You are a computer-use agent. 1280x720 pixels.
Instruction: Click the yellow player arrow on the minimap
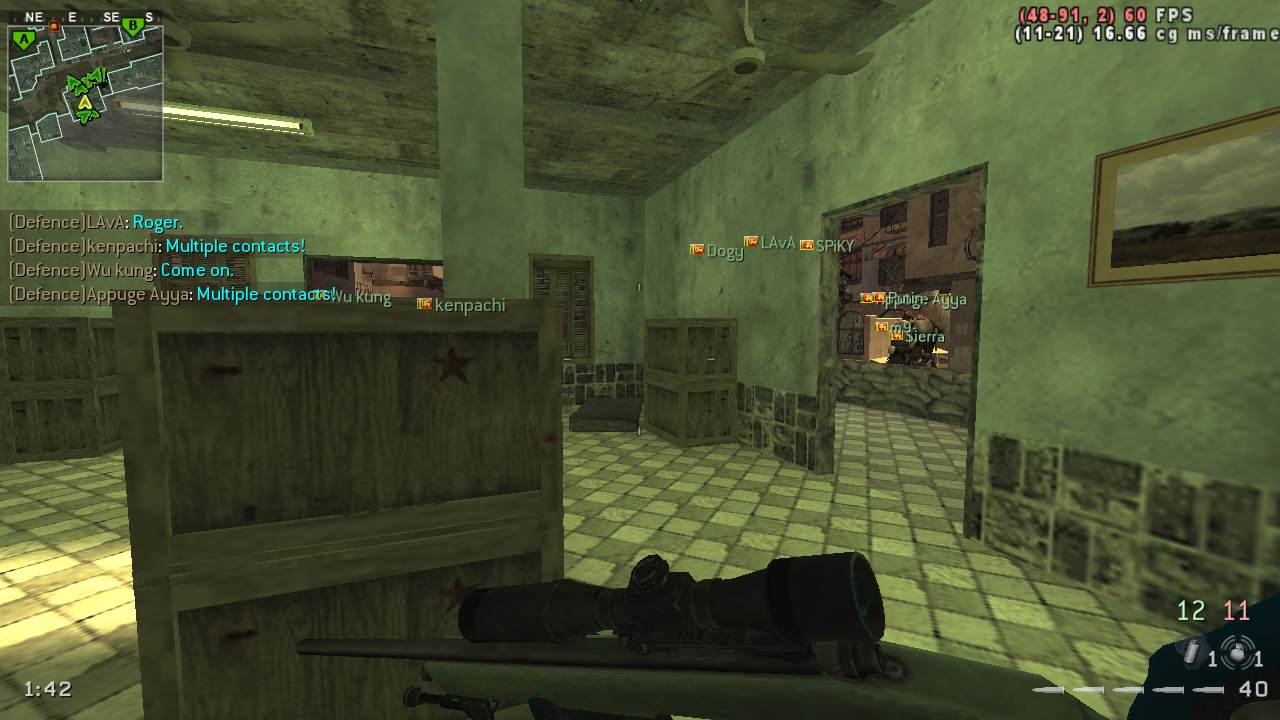(85, 101)
